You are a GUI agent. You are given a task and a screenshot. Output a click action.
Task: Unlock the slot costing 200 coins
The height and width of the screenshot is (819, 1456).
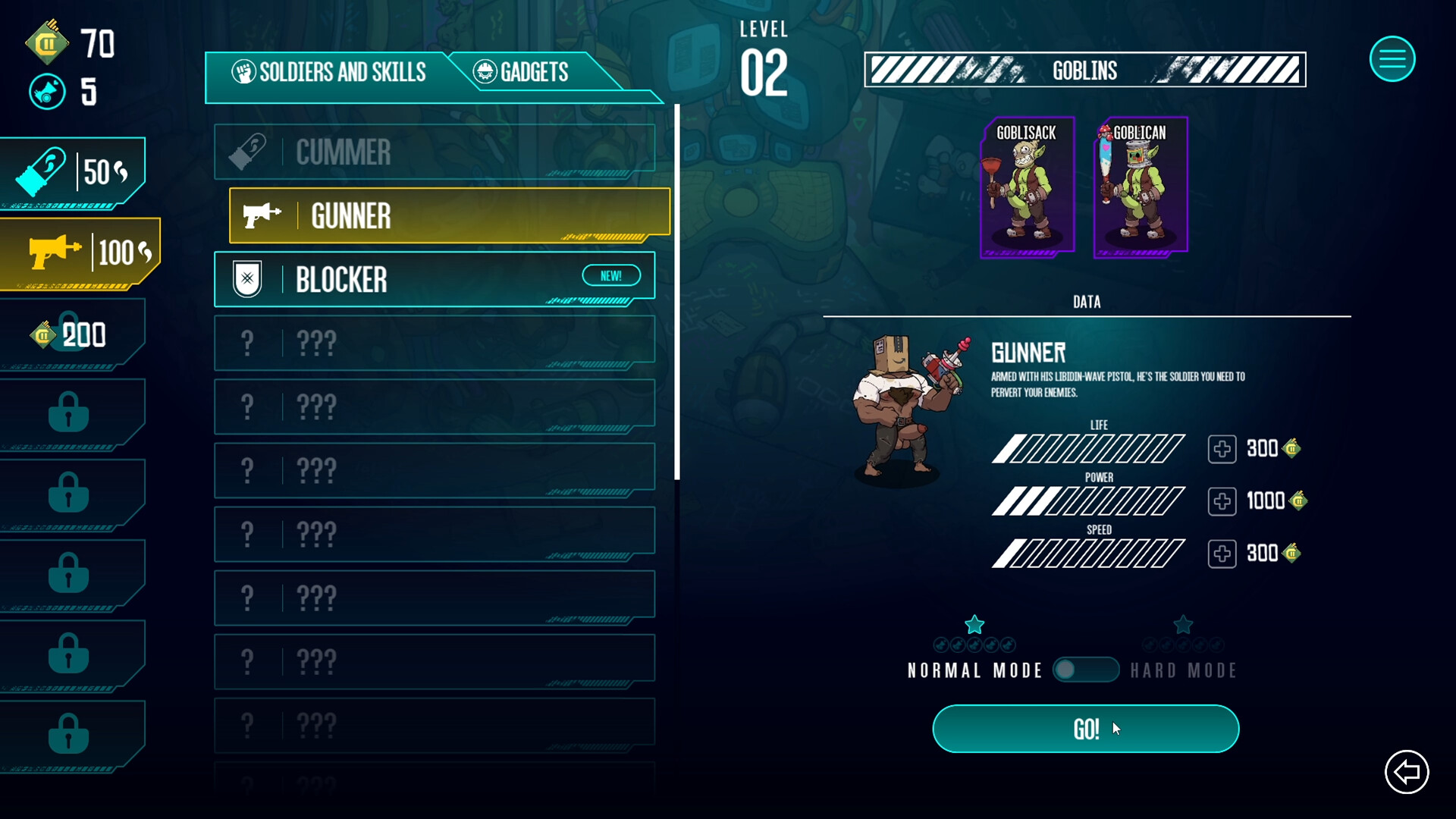71,334
